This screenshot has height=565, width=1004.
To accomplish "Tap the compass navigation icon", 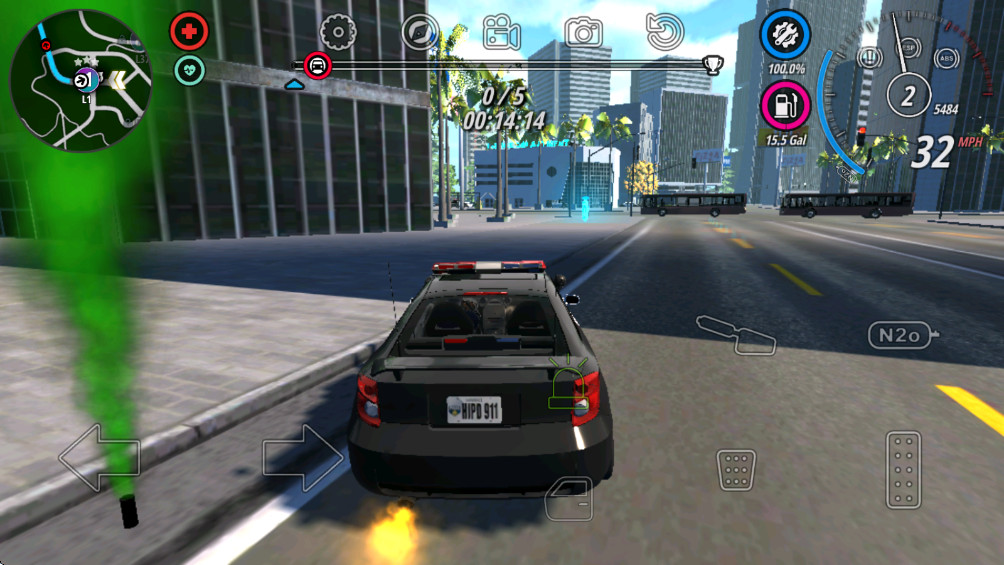I will pos(420,32).
